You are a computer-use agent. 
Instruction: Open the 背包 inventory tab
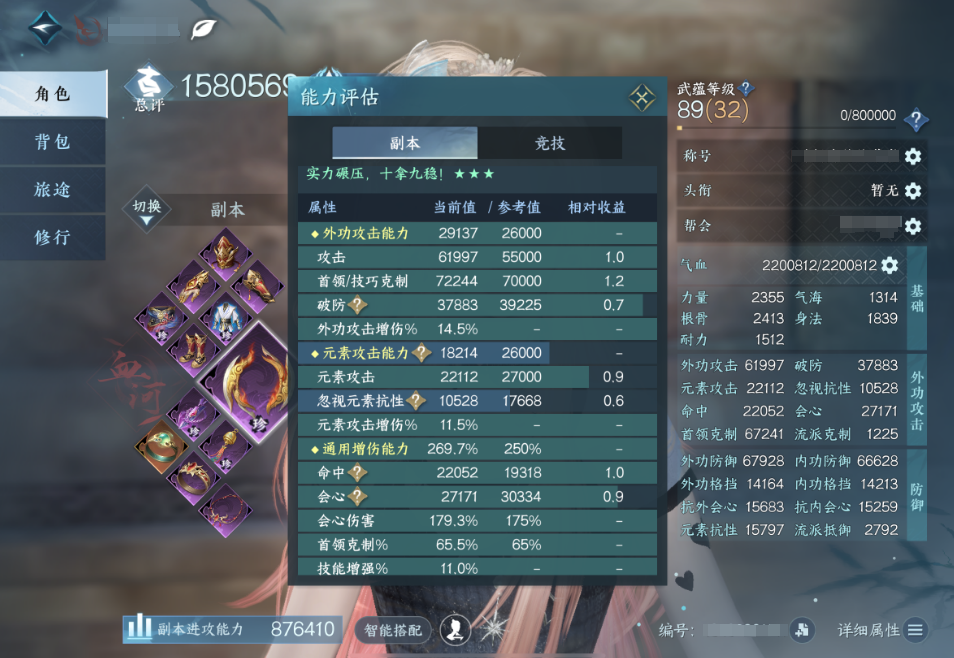pos(52,142)
